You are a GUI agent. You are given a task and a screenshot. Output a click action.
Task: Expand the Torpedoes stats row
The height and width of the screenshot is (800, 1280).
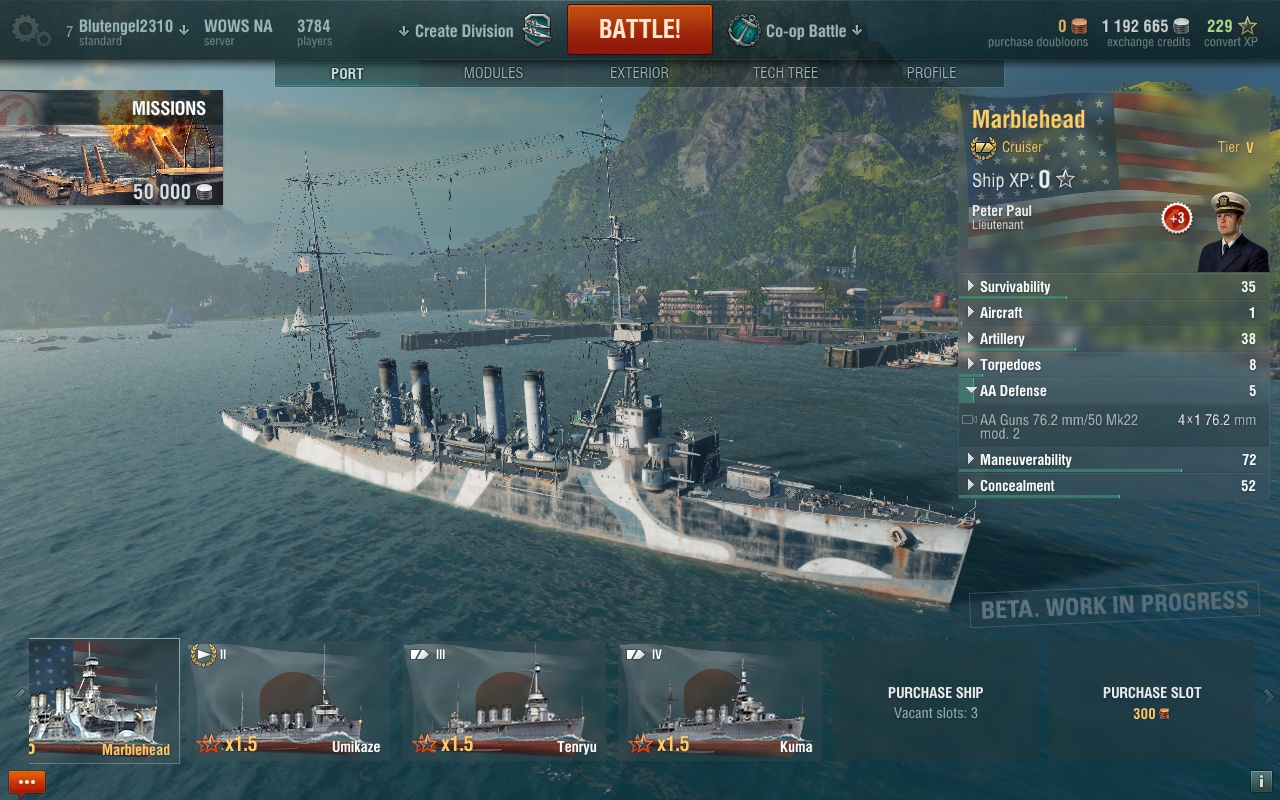(1010, 365)
